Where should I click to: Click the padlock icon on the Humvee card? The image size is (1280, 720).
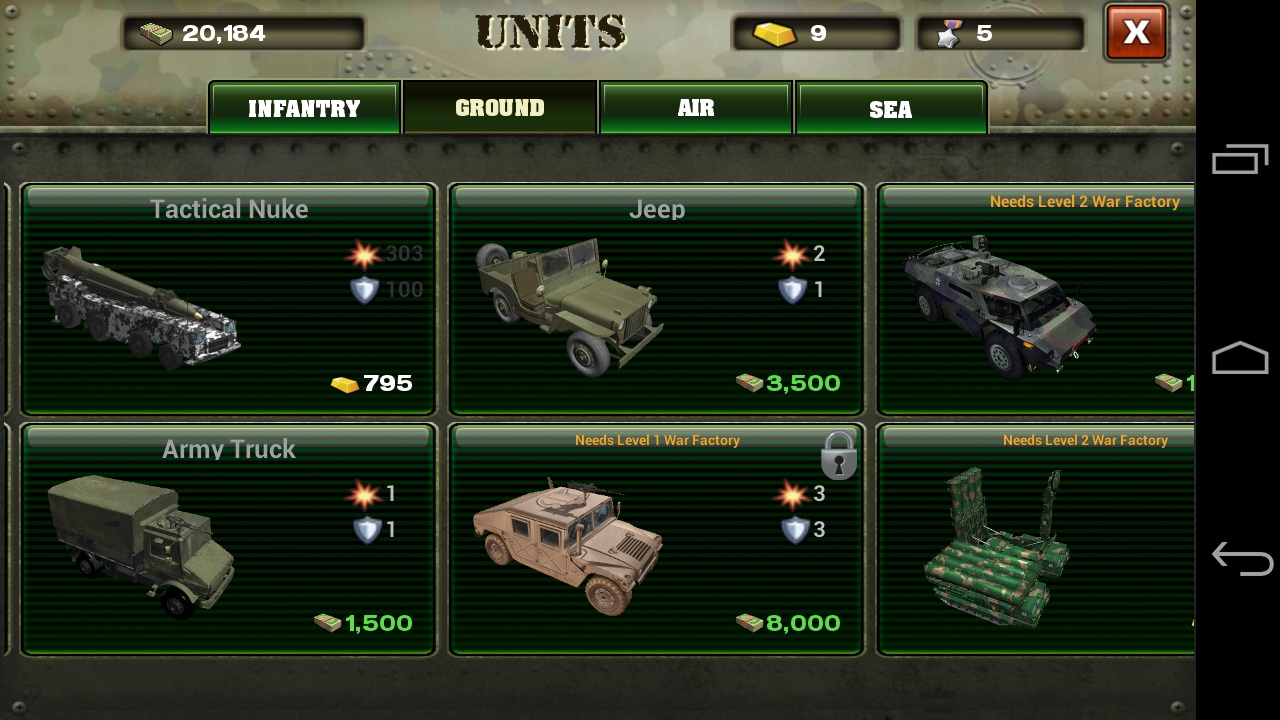(x=838, y=456)
